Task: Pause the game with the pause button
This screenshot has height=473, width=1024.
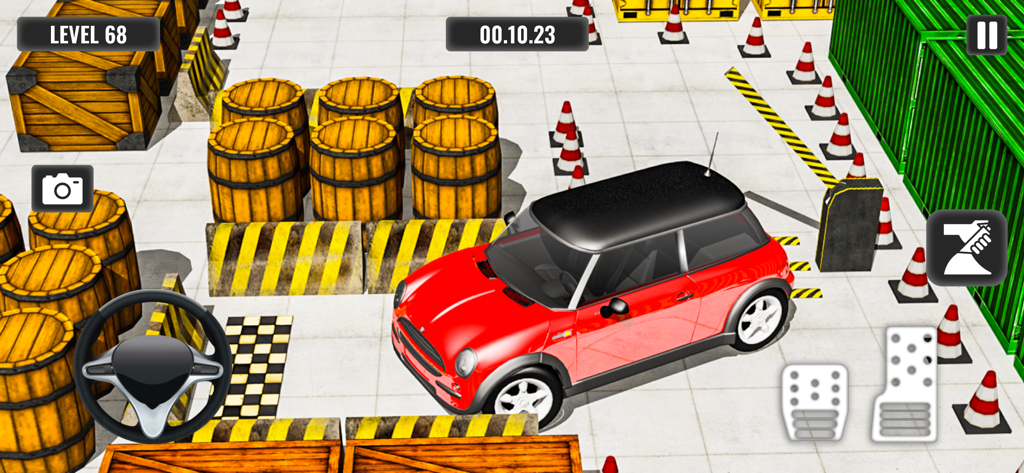Action: coord(986,36)
